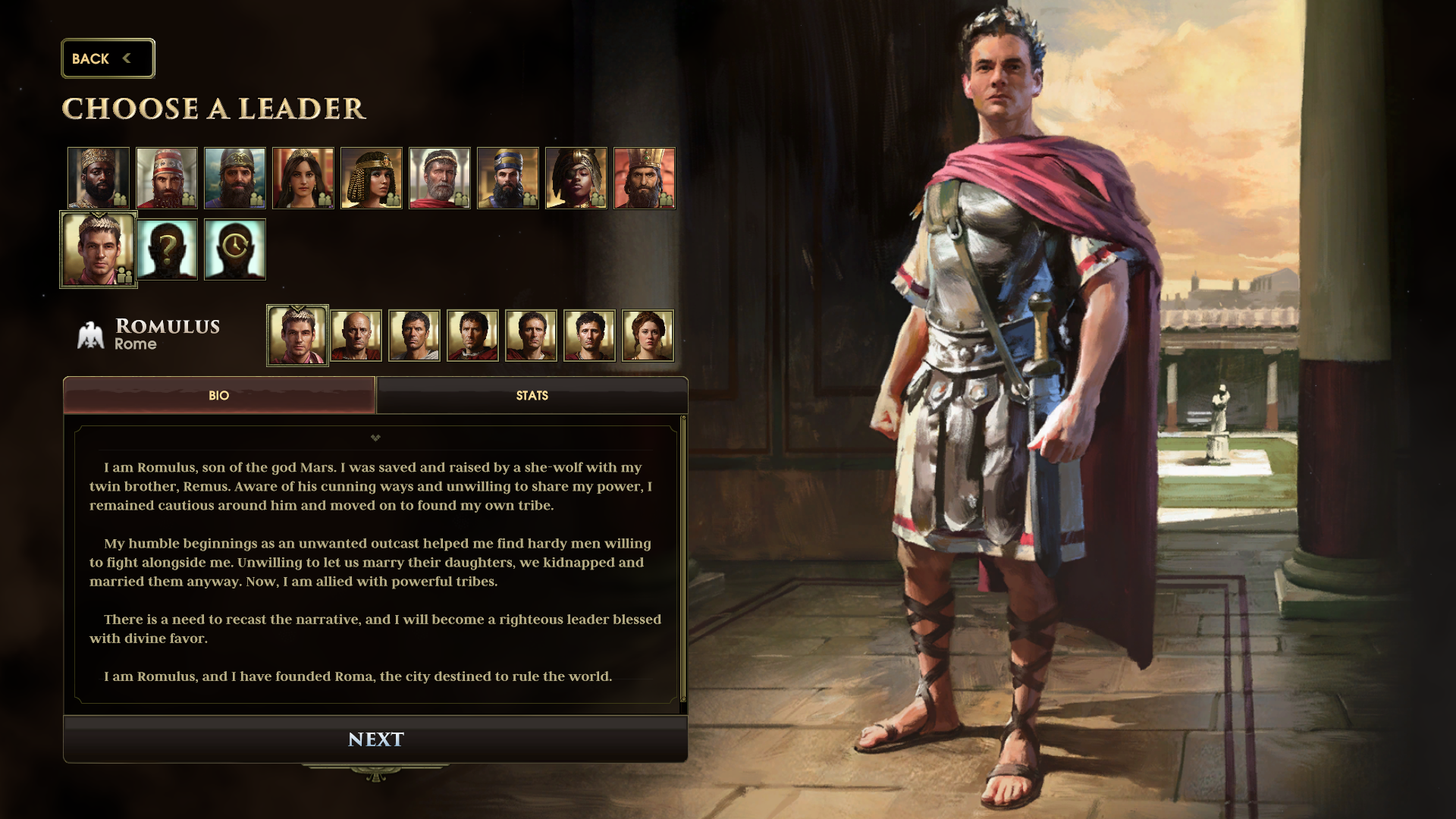Click the bio panel scrollbar
The width and height of the screenshot is (1456, 819).
(x=683, y=561)
